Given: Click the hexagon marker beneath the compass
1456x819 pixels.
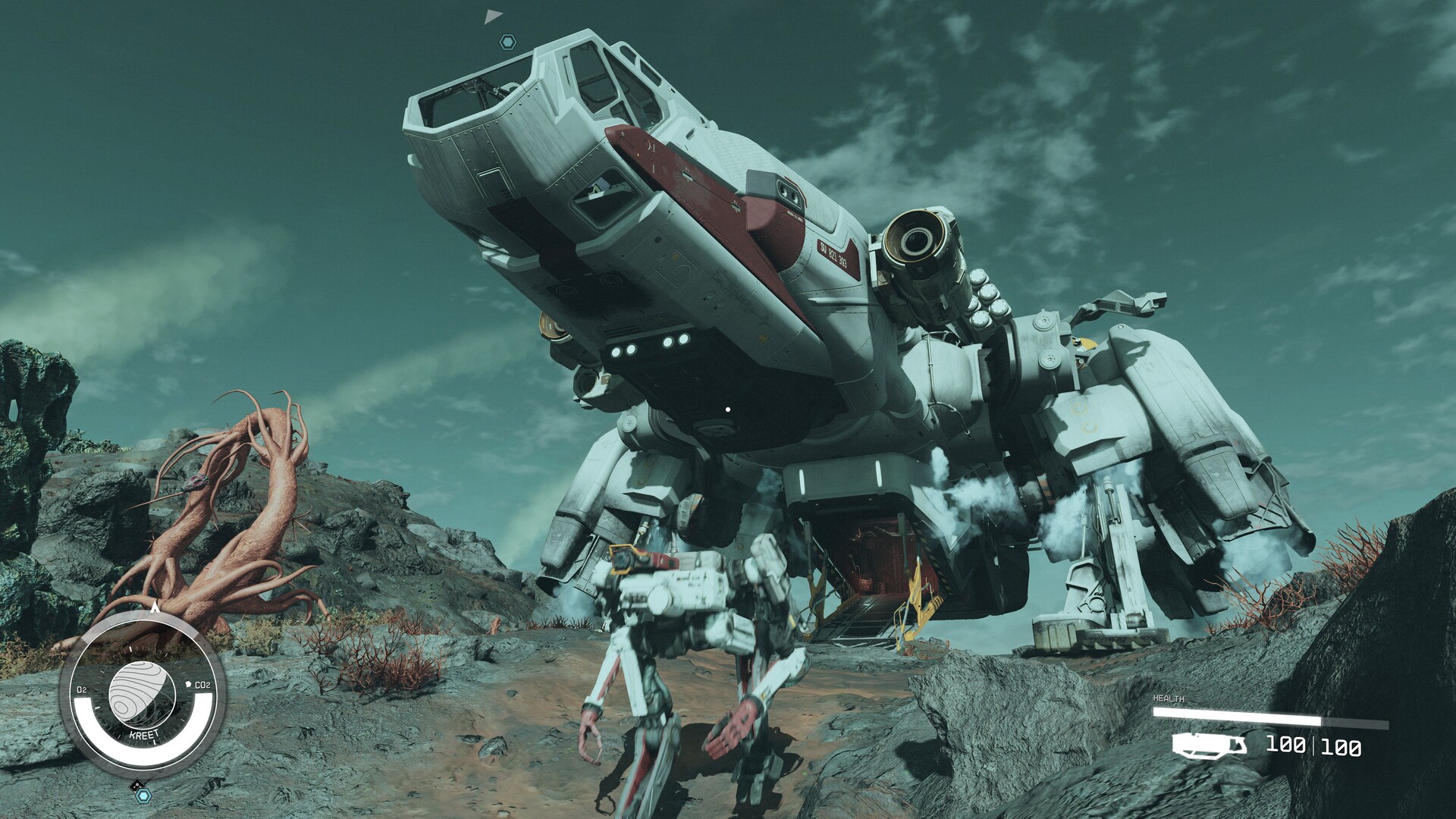Looking at the screenshot, I should (x=143, y=795).
